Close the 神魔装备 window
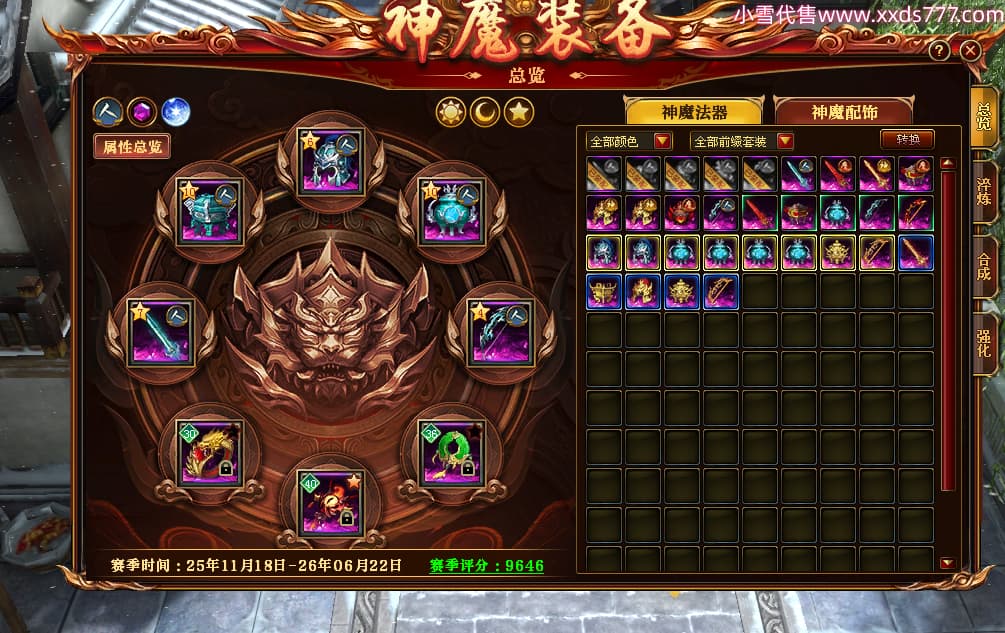The height and width of the screenshot is (633, 1005). pyautogui.click(x=969, y=50)
